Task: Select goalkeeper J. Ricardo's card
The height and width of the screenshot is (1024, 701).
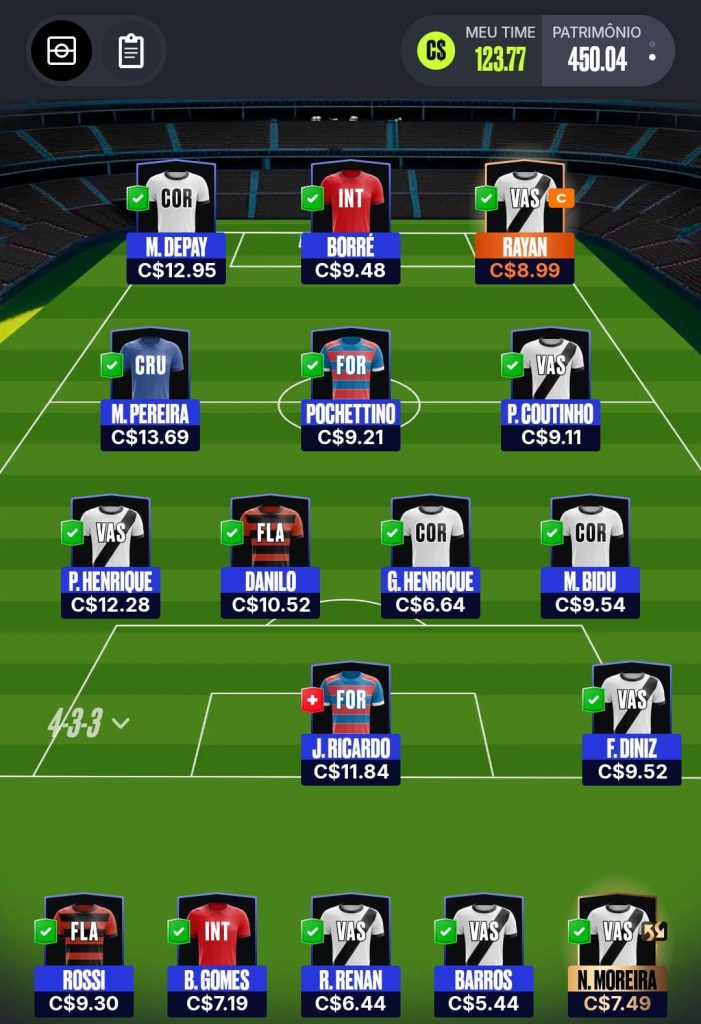Action: click(350, 722)
